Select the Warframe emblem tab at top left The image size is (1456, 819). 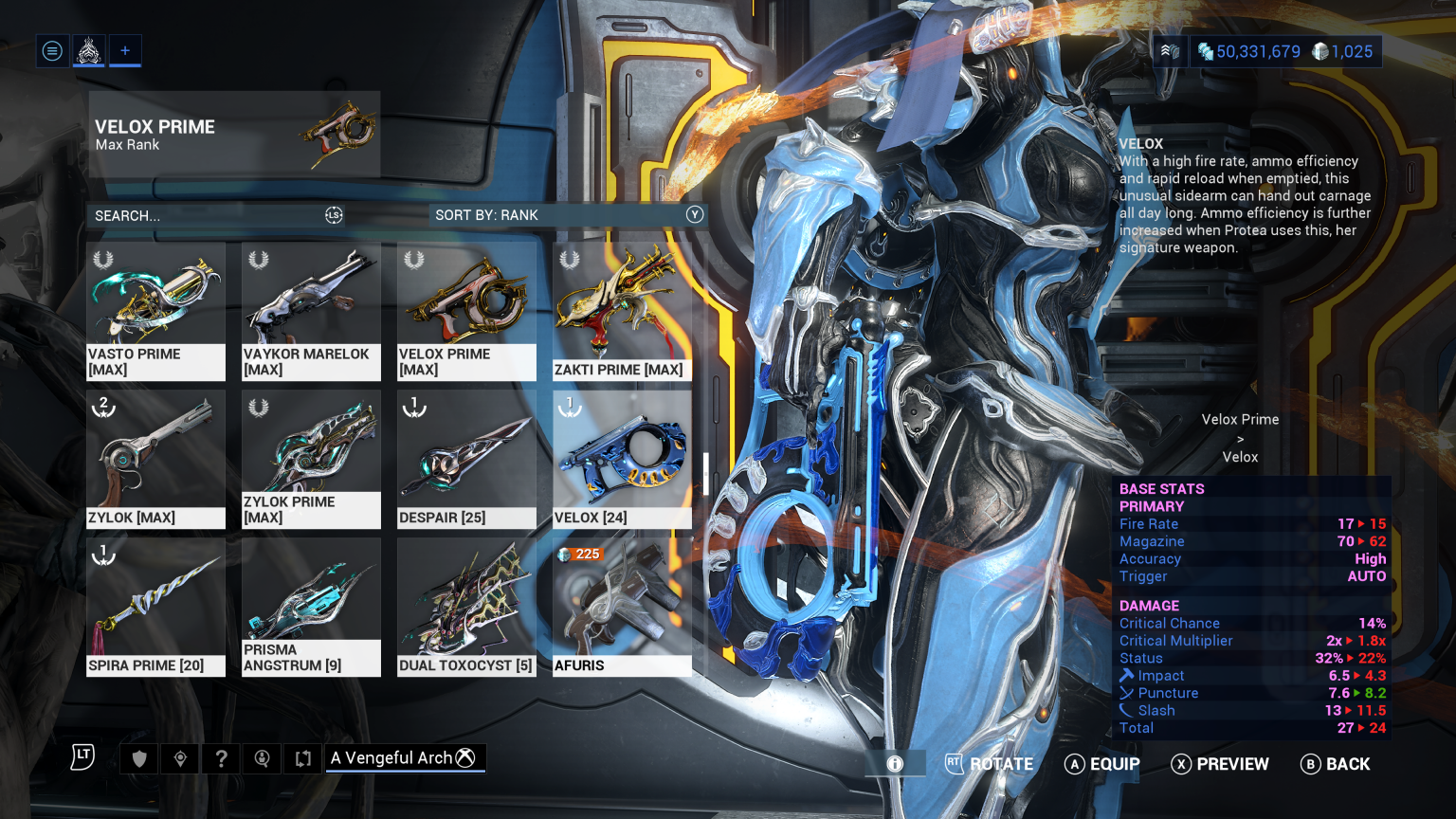[88, 50]
